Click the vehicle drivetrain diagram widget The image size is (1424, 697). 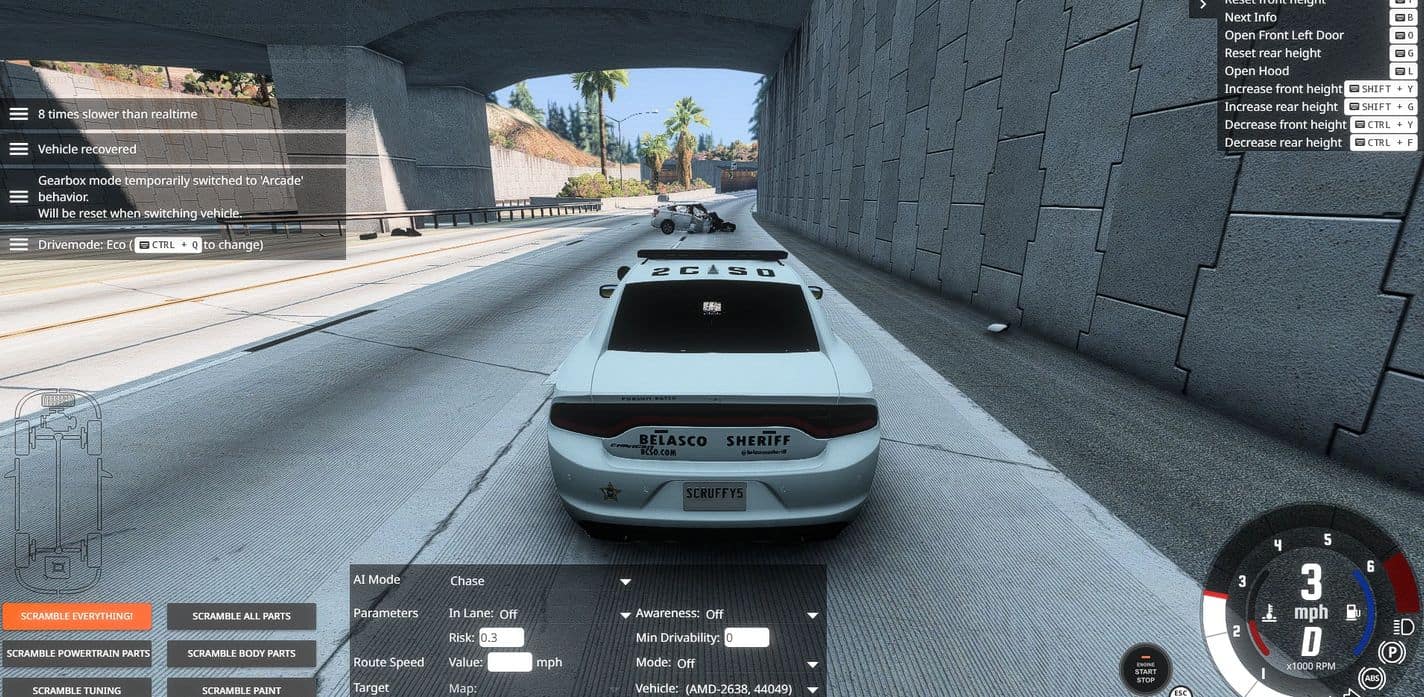pyautogui.click(x=58, y=490)
